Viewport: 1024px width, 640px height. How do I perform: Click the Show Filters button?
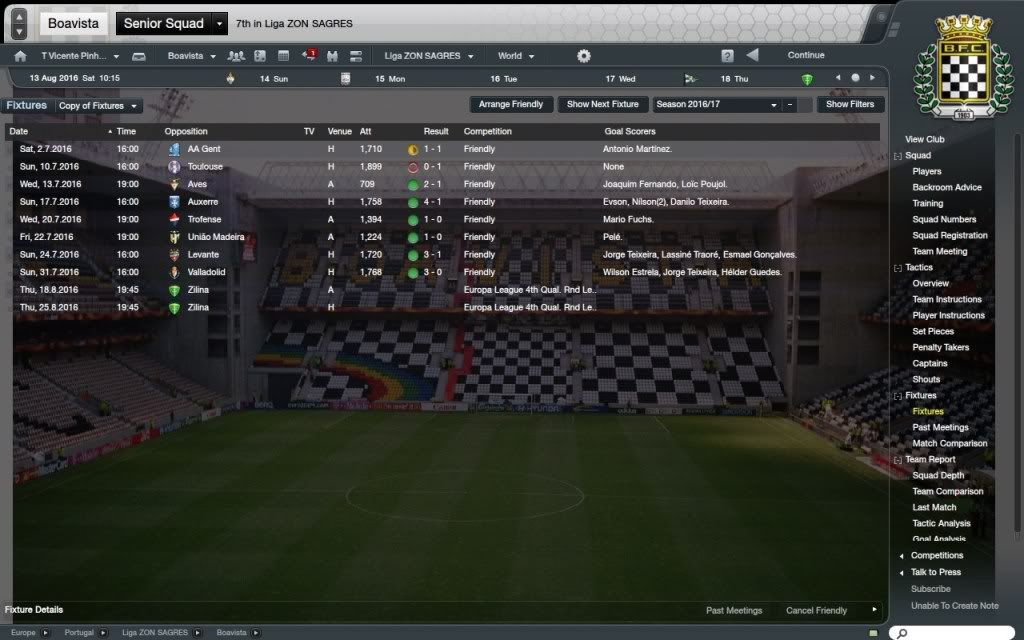pos(850,104)
